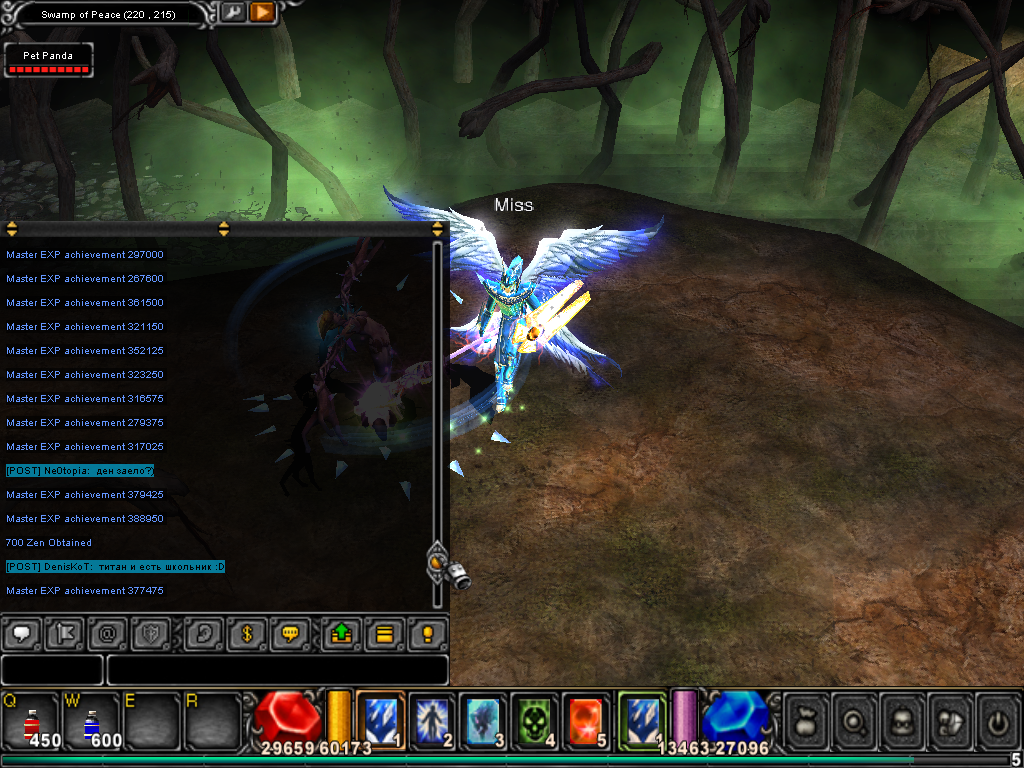Click the orange play arrow button
The image size is (1024, 768).
pos(262,13)
